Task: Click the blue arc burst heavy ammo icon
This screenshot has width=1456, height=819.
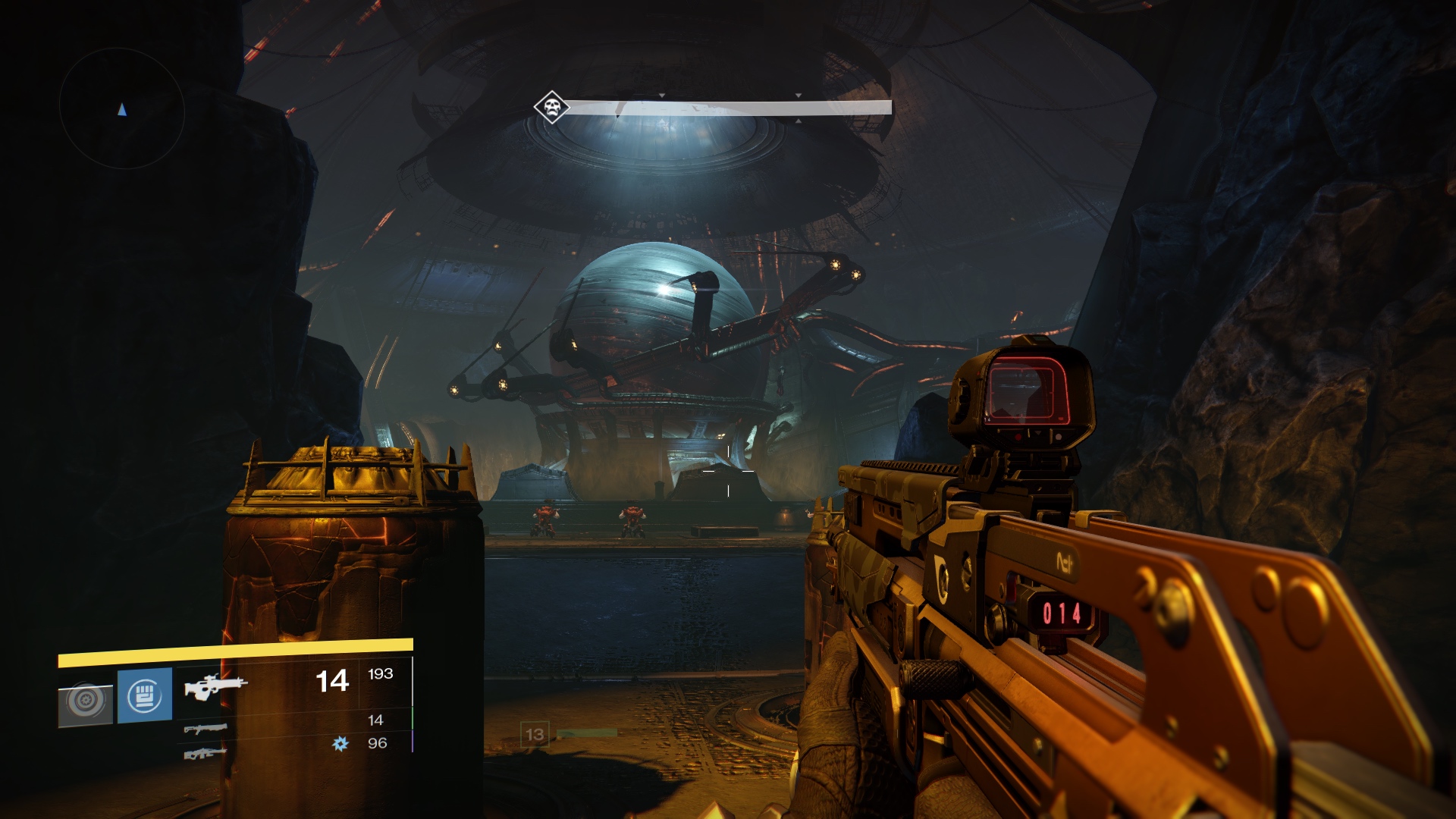Action: tap(340, 744)
